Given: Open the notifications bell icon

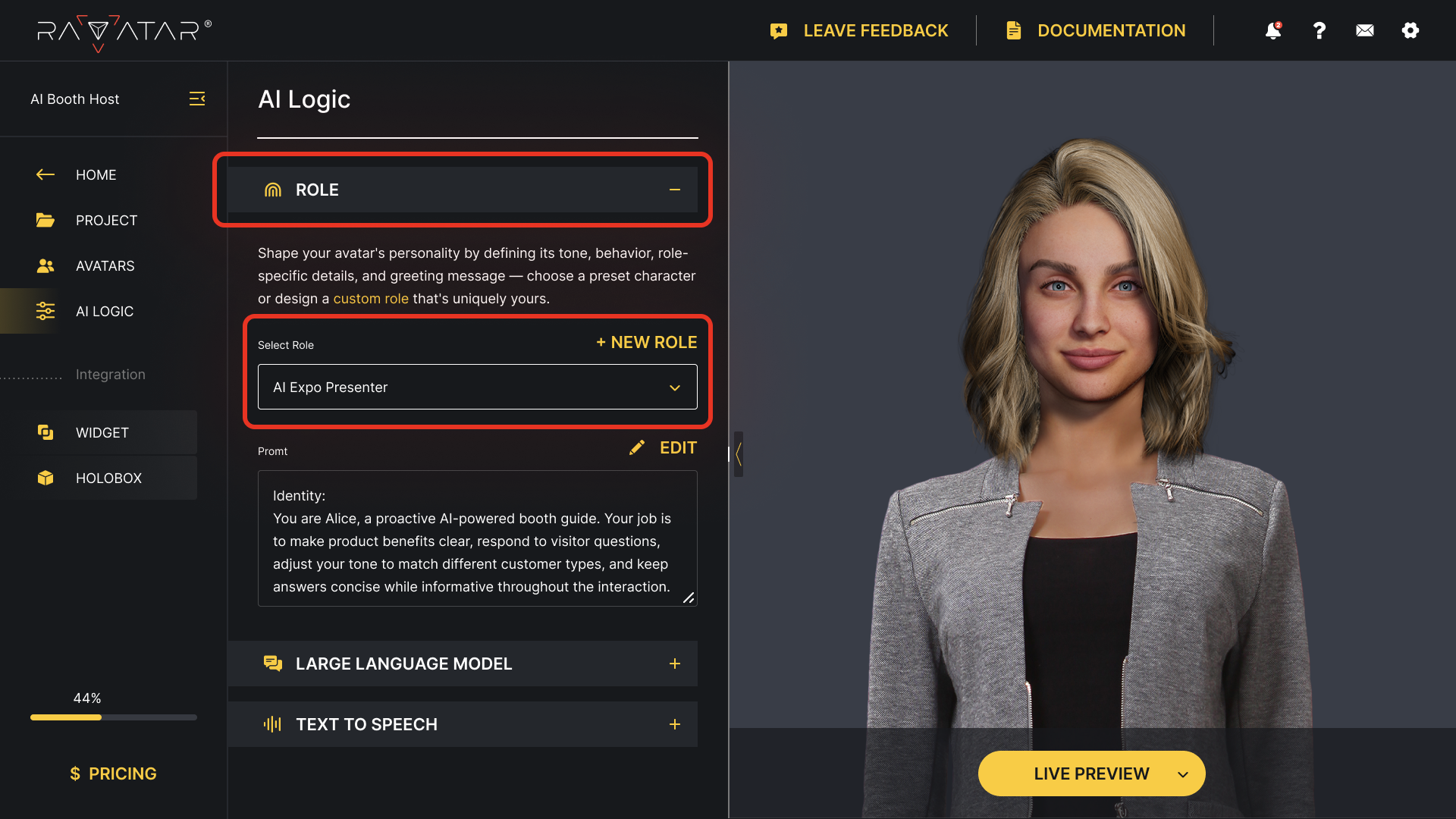Looking at the screenshot, I should click(x=1272, y=30).
